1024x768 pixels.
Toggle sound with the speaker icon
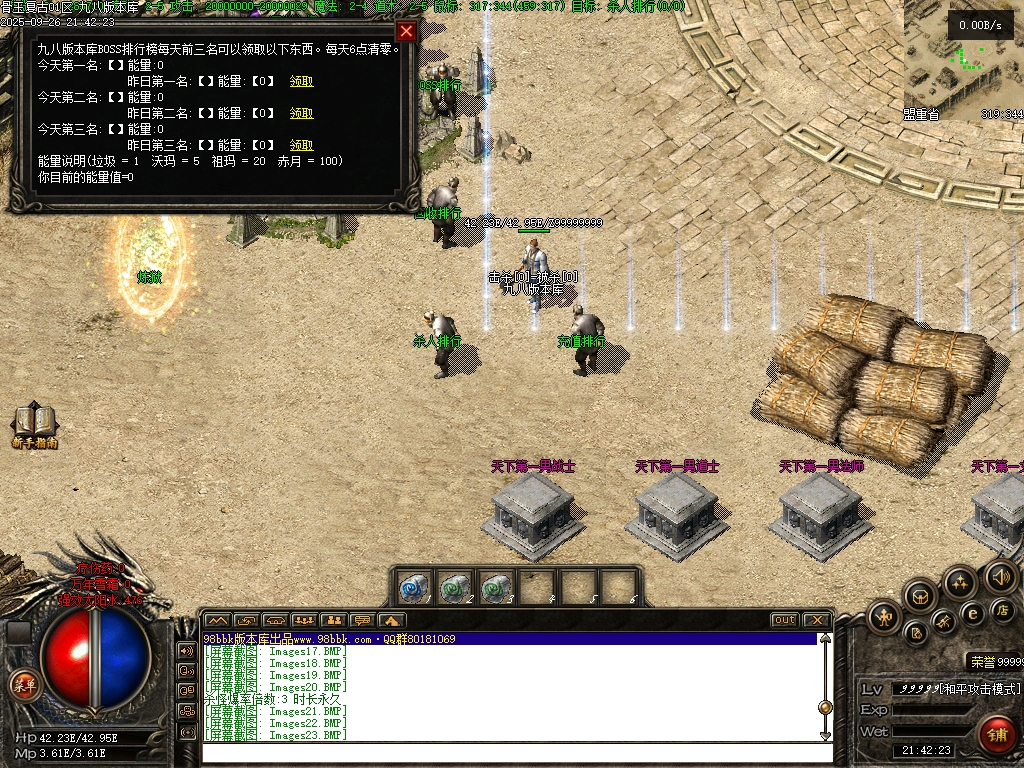(x=1000, y=576)
